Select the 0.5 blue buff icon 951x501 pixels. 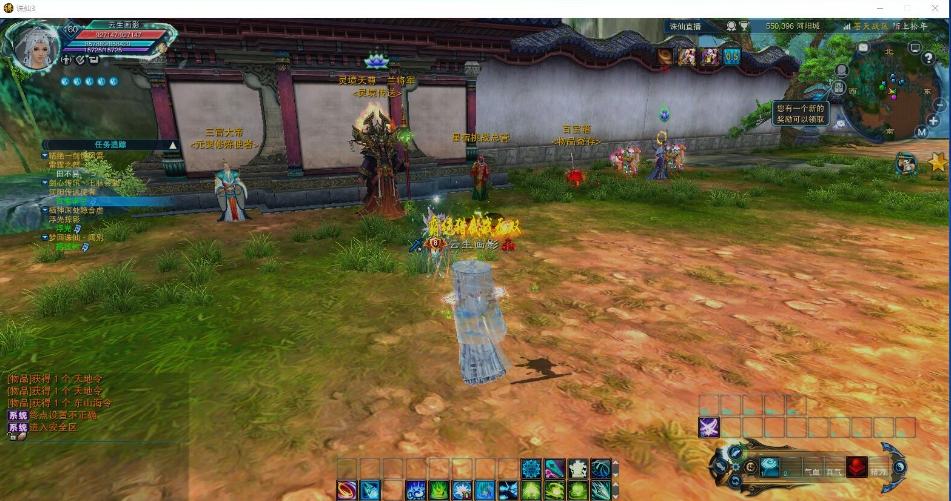click(731, 57)
